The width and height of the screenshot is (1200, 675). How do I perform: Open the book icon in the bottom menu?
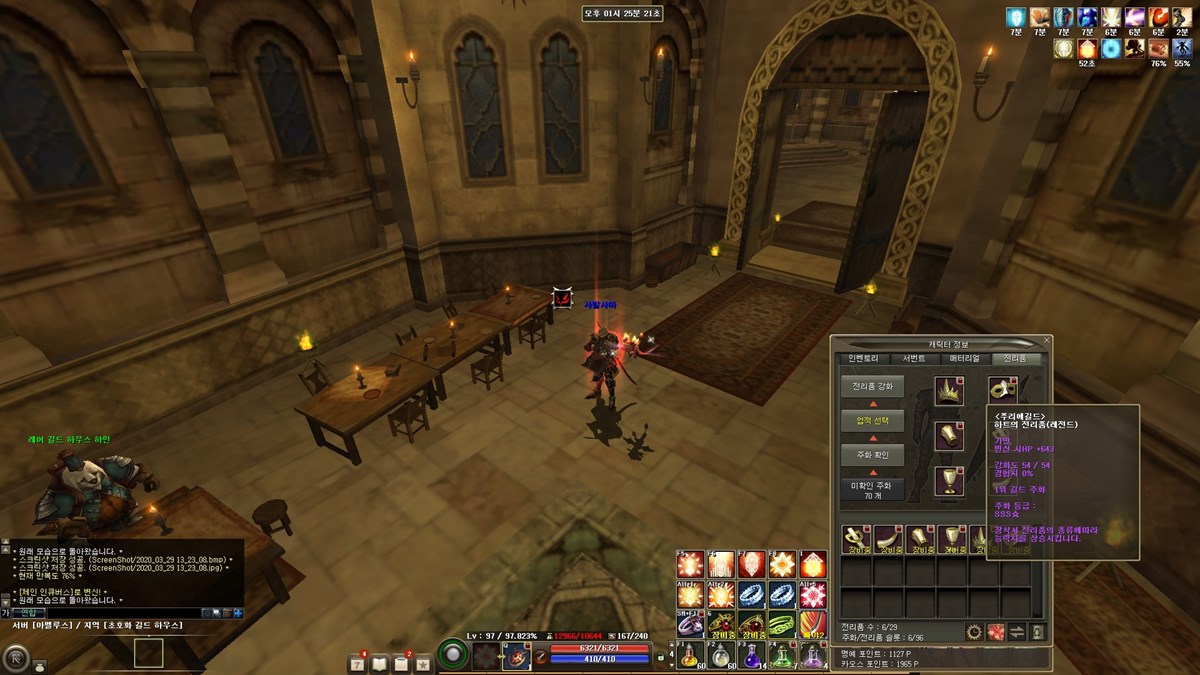click(x=379, y=664)
